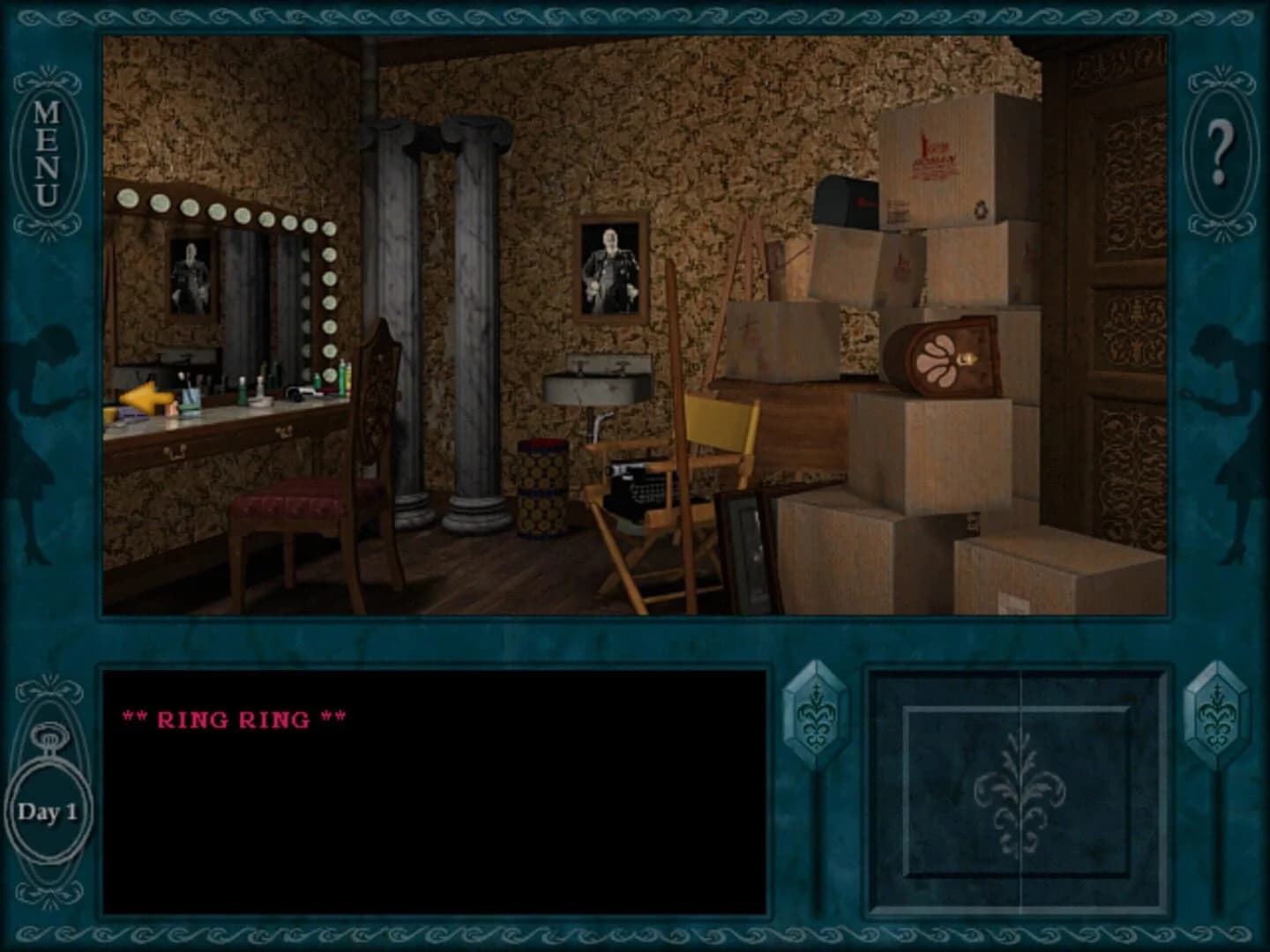Examine the framed portrait on the wall

coord(609,265)
